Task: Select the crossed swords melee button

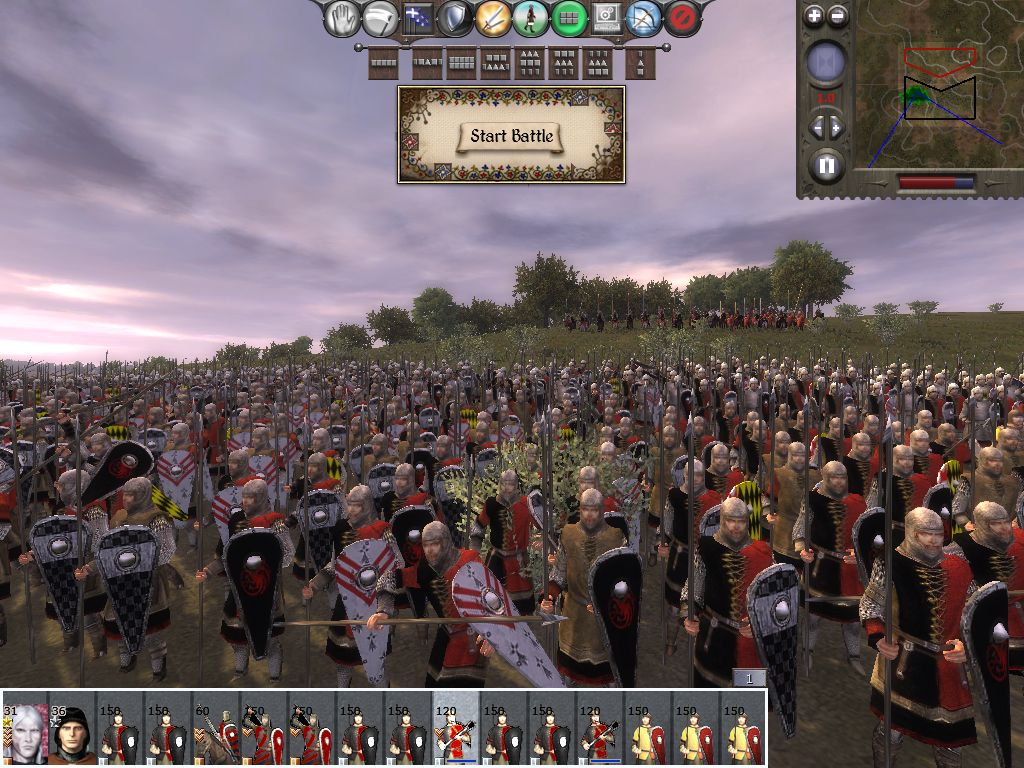Action: click(x=493, y=18)
